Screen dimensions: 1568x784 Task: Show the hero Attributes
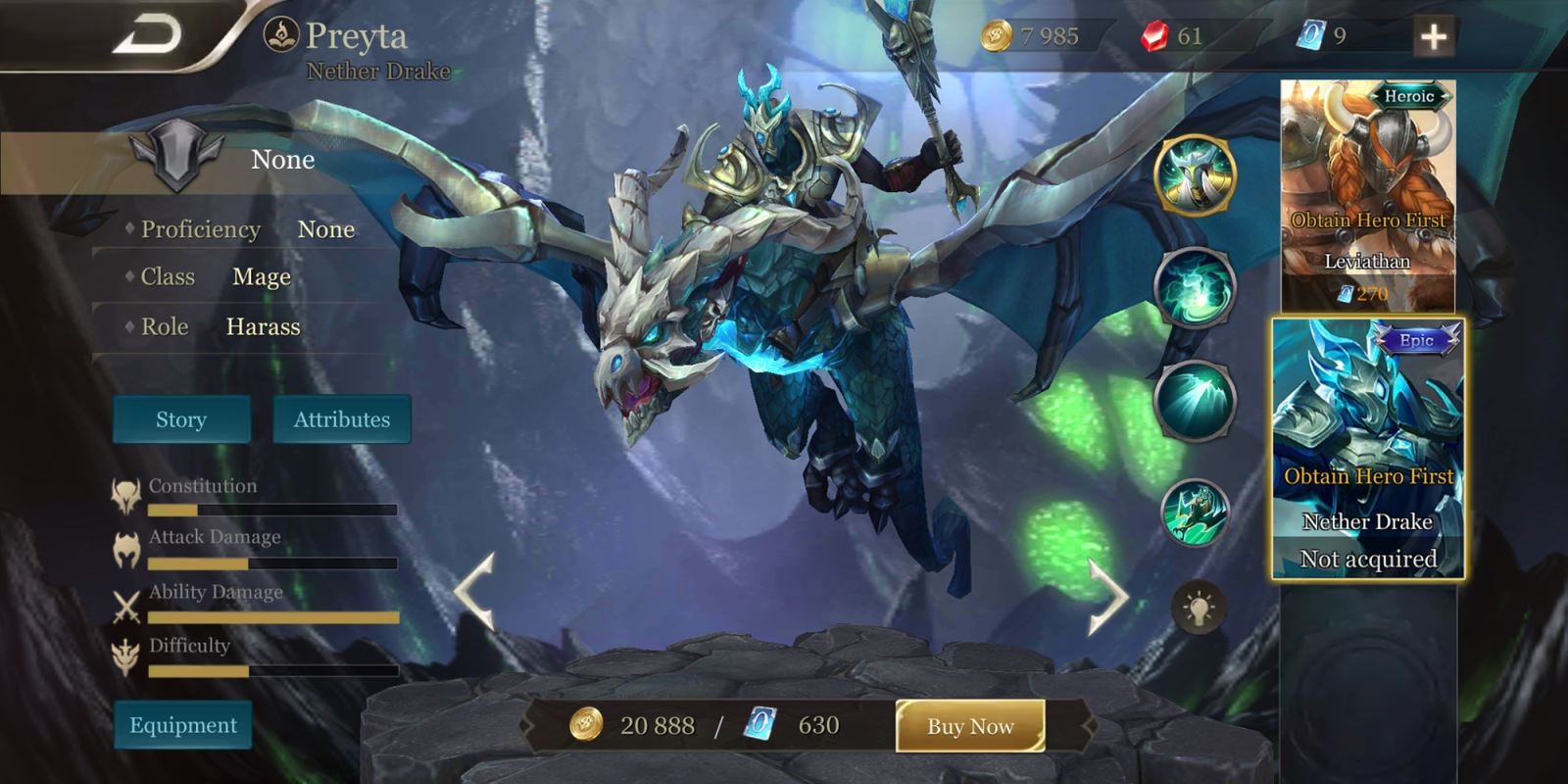[341, 419]
